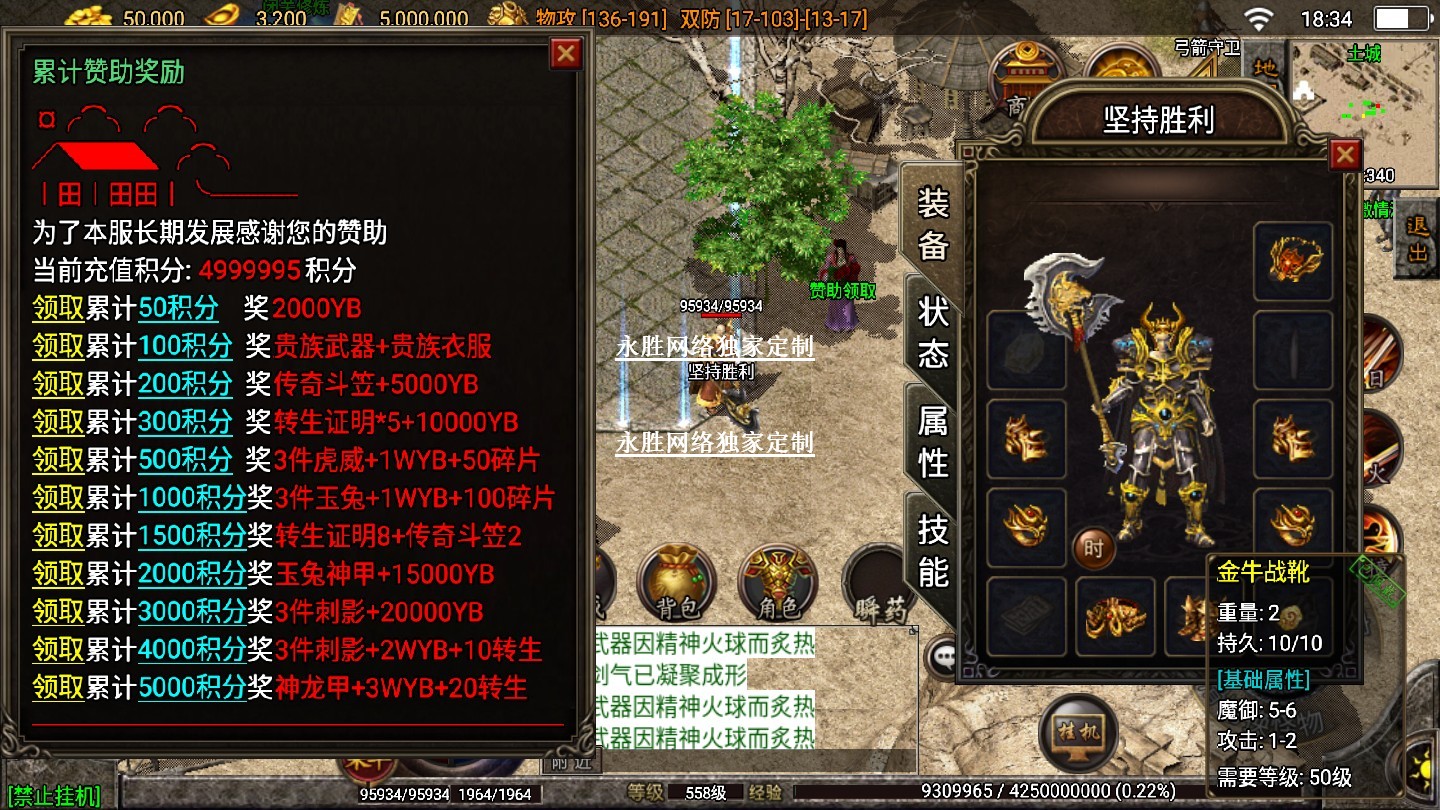Close the sponsorship rewards panel
Image resolution: width=1440 pixels, height=810 pixels.
pos(566,53)
